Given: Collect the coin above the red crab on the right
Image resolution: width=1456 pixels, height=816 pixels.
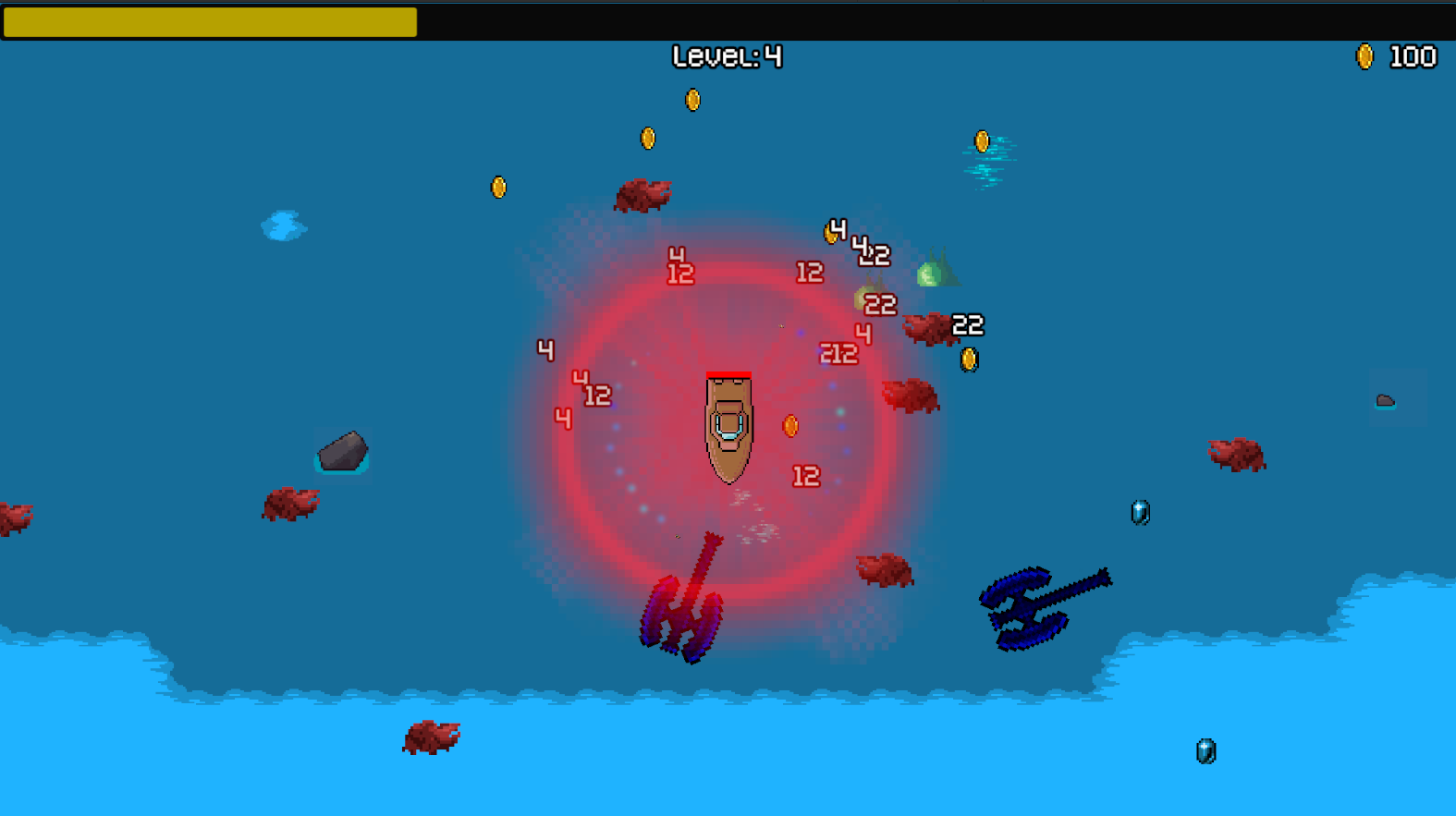Looking at the screenshot, I should click(x=970, y=359).
